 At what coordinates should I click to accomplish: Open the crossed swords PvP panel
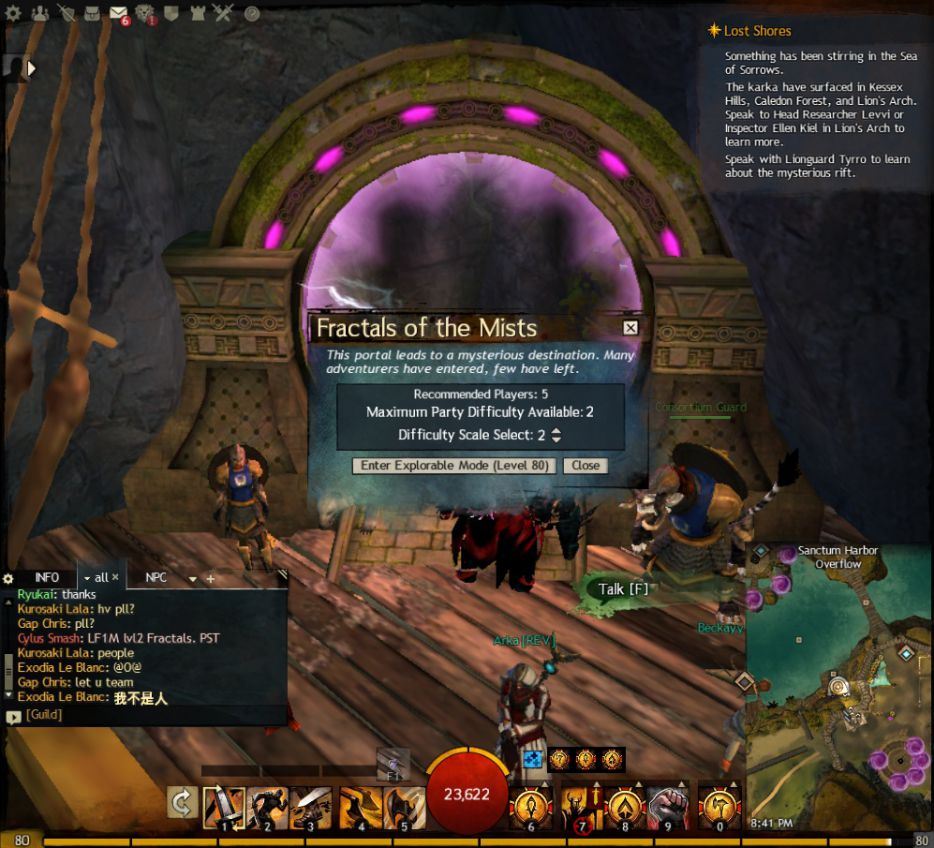pos(222,13)
